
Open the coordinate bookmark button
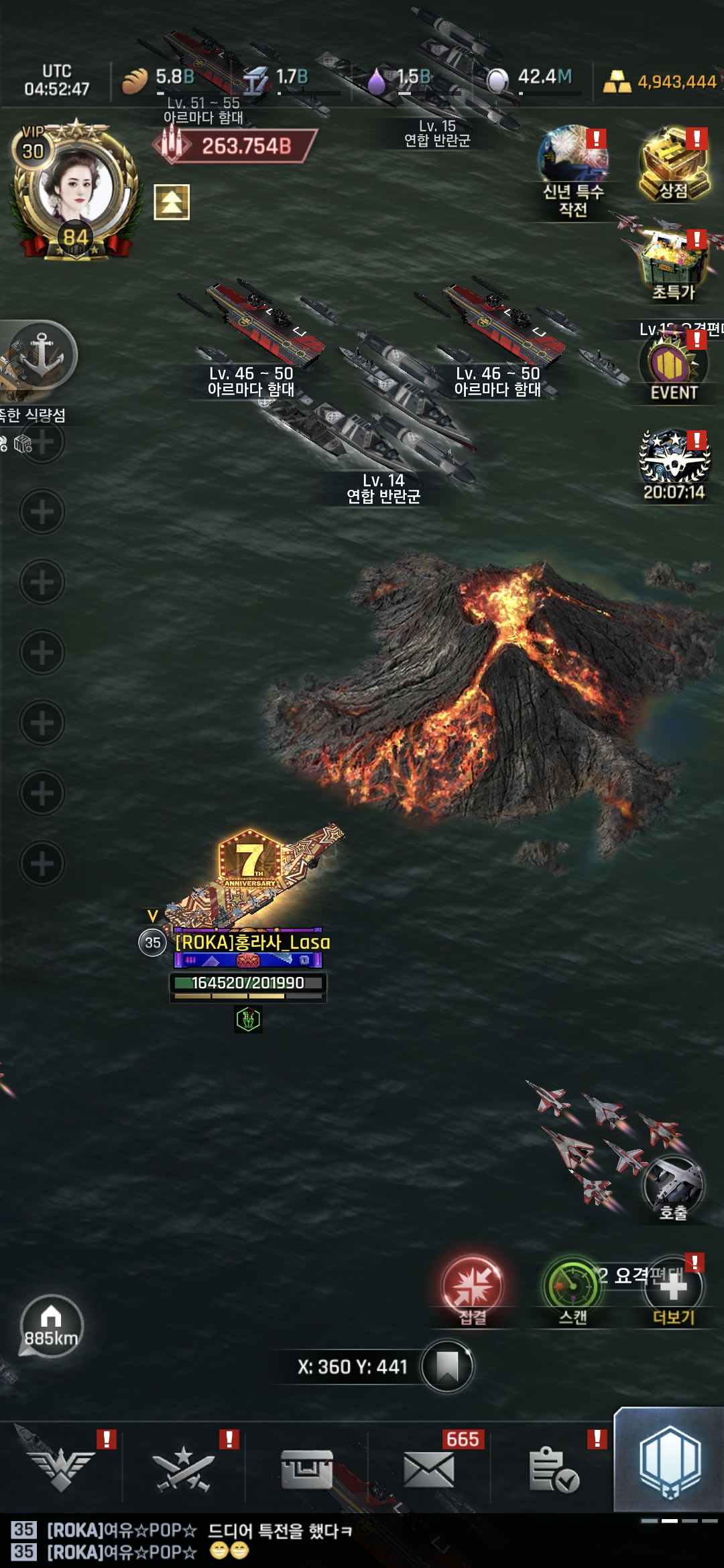447,1366
